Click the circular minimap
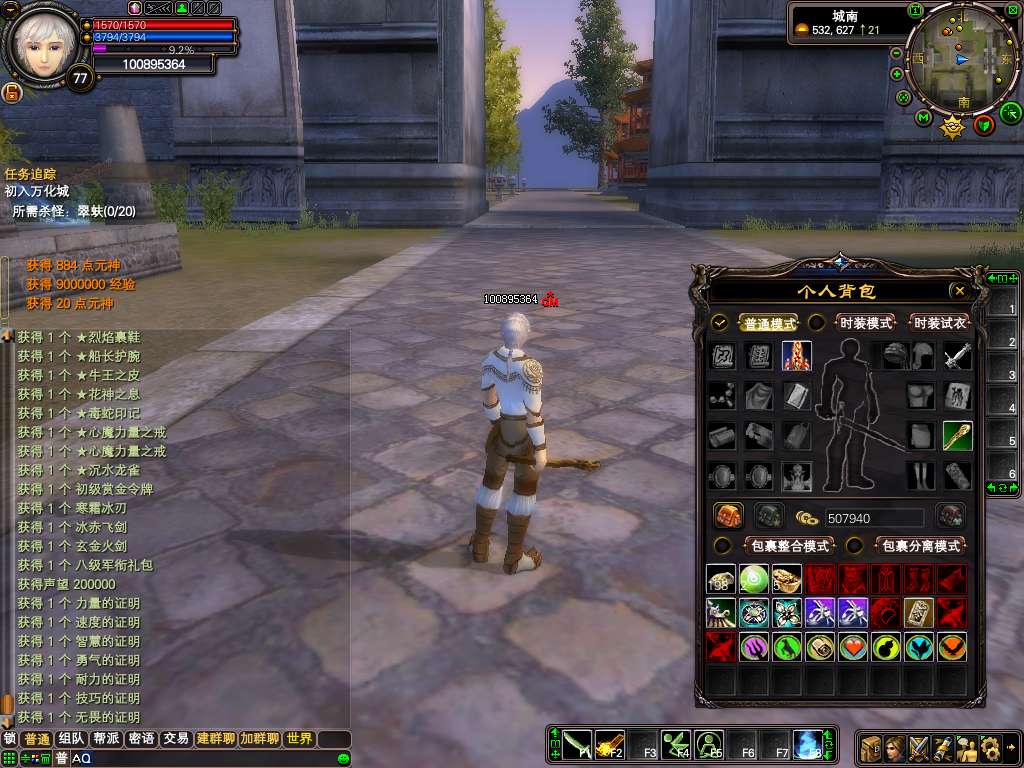Screen dimensions: 1024x768 [x=954, y=58]
